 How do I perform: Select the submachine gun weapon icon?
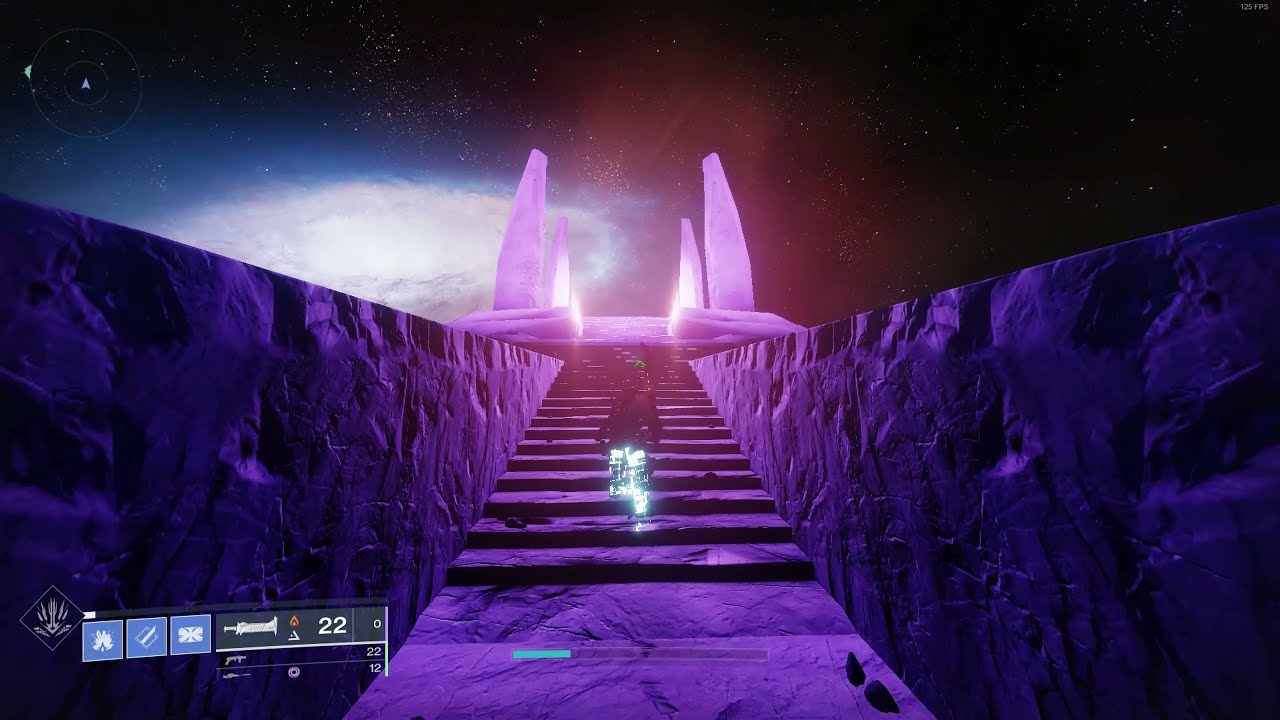[236, 659]
